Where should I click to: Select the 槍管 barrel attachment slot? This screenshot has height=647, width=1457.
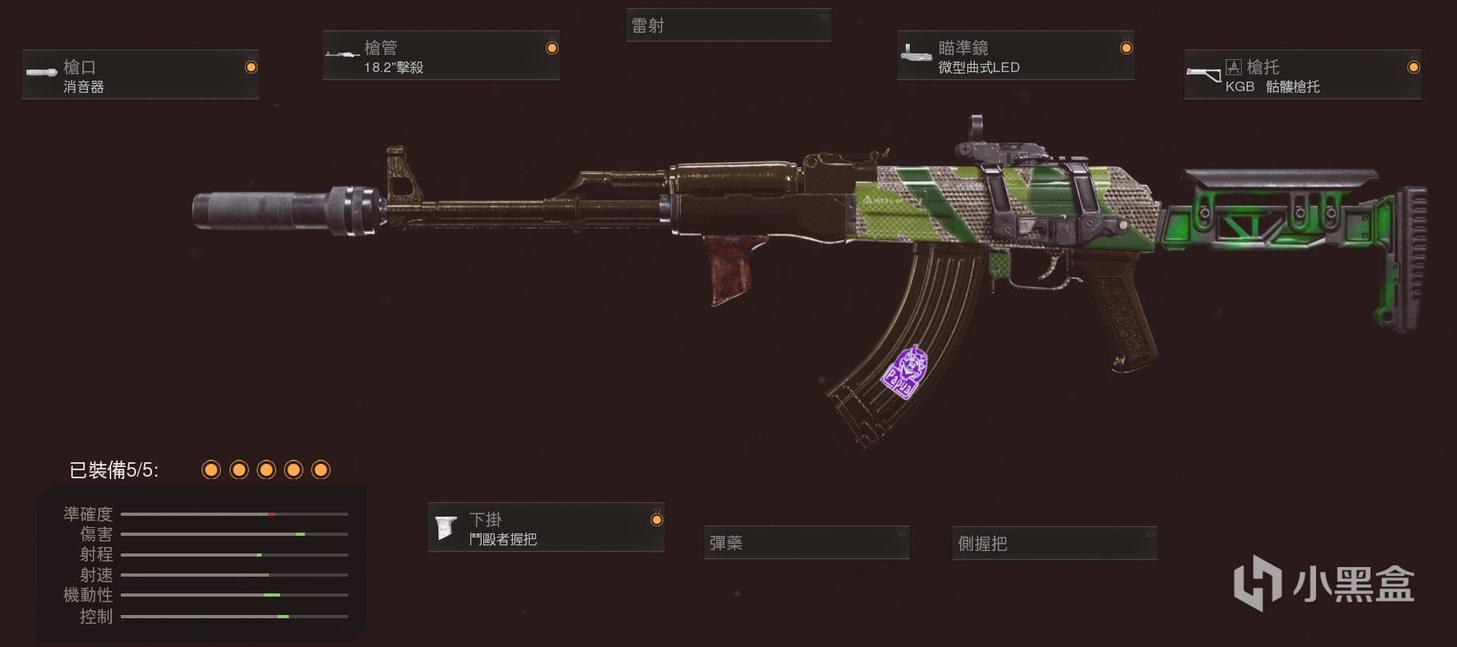tap(441, 56)
